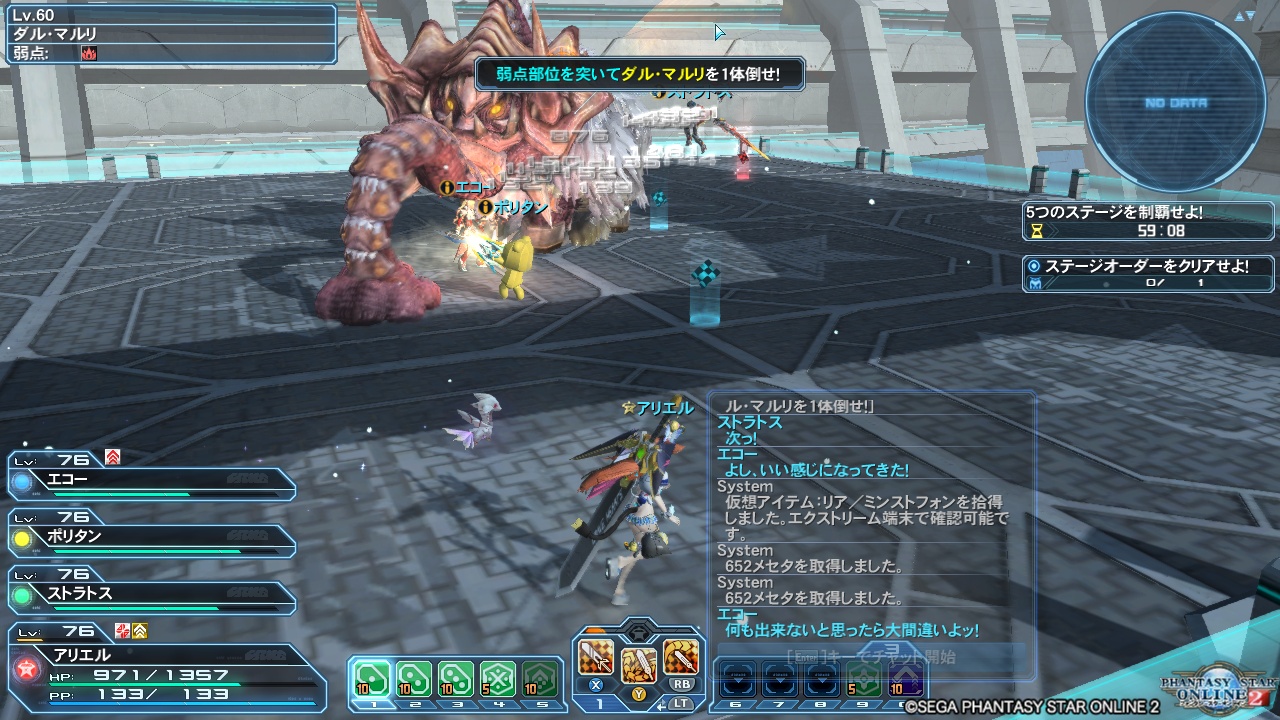This screenshot has width=1280, height=720.
Task: Select the sword weapon bound to X
Action: (x=595, y=657)
